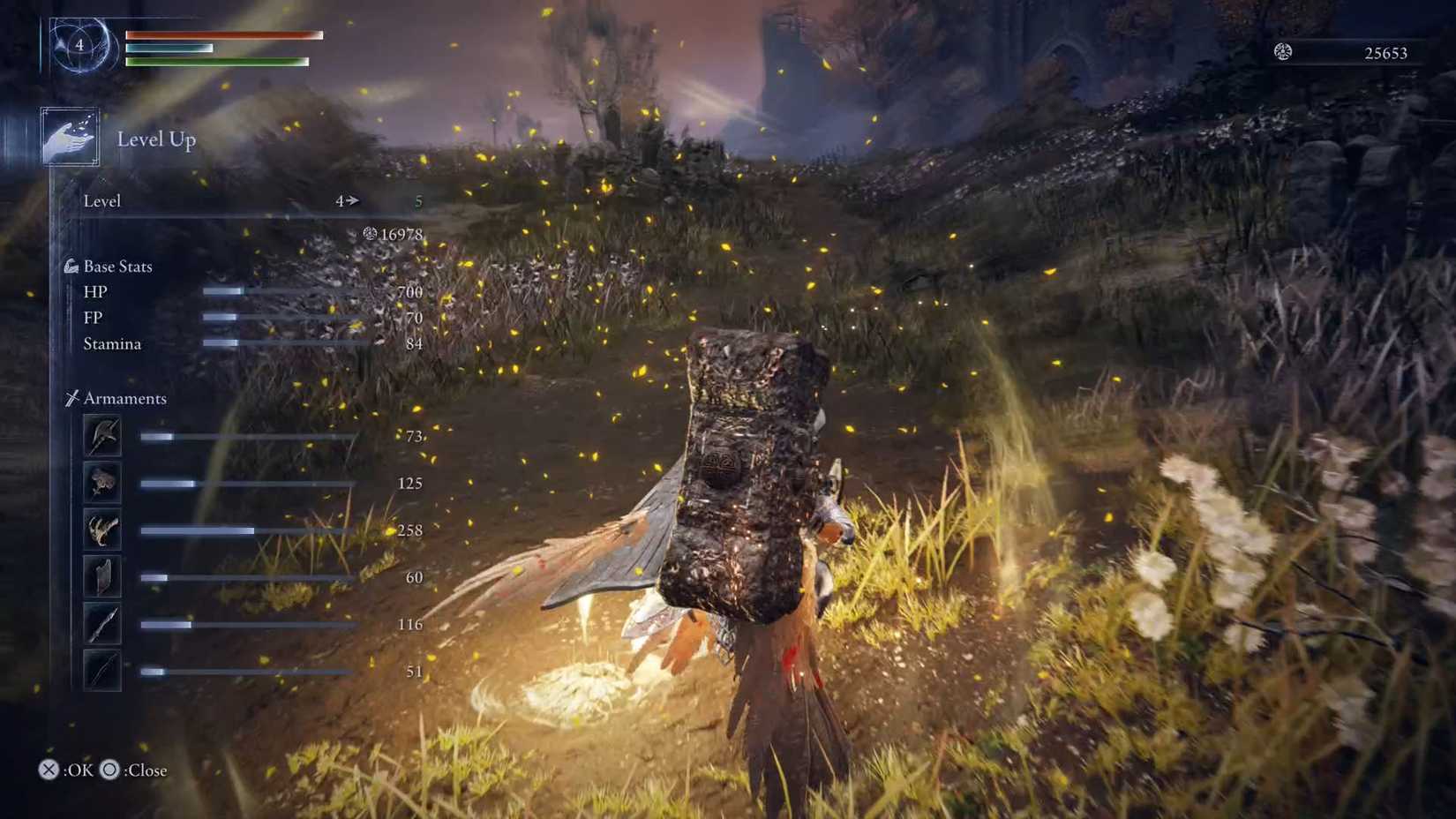Select the flail armament icon
This screenshot has height=819, width=1456.
click(x=101, y=484)
